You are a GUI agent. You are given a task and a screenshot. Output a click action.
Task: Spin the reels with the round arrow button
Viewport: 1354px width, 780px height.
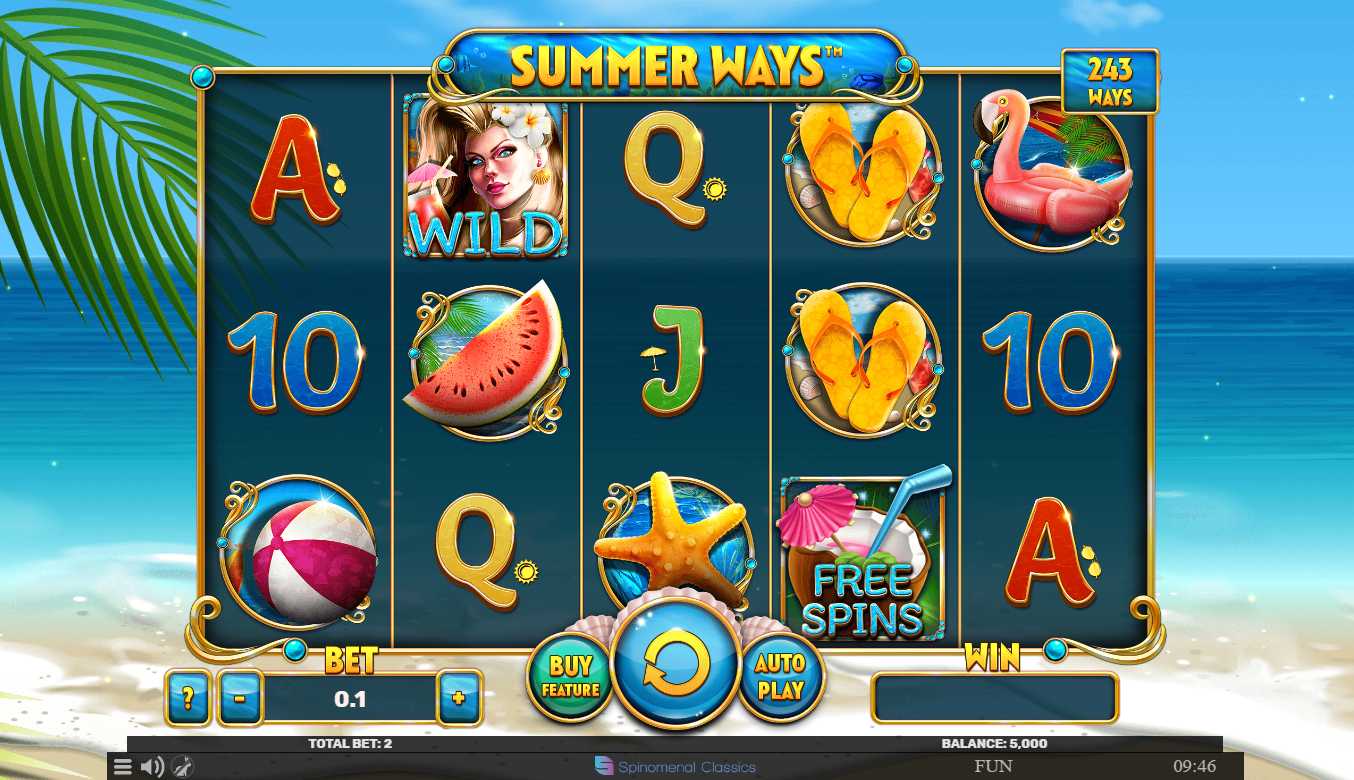click(x=676, y=663)
